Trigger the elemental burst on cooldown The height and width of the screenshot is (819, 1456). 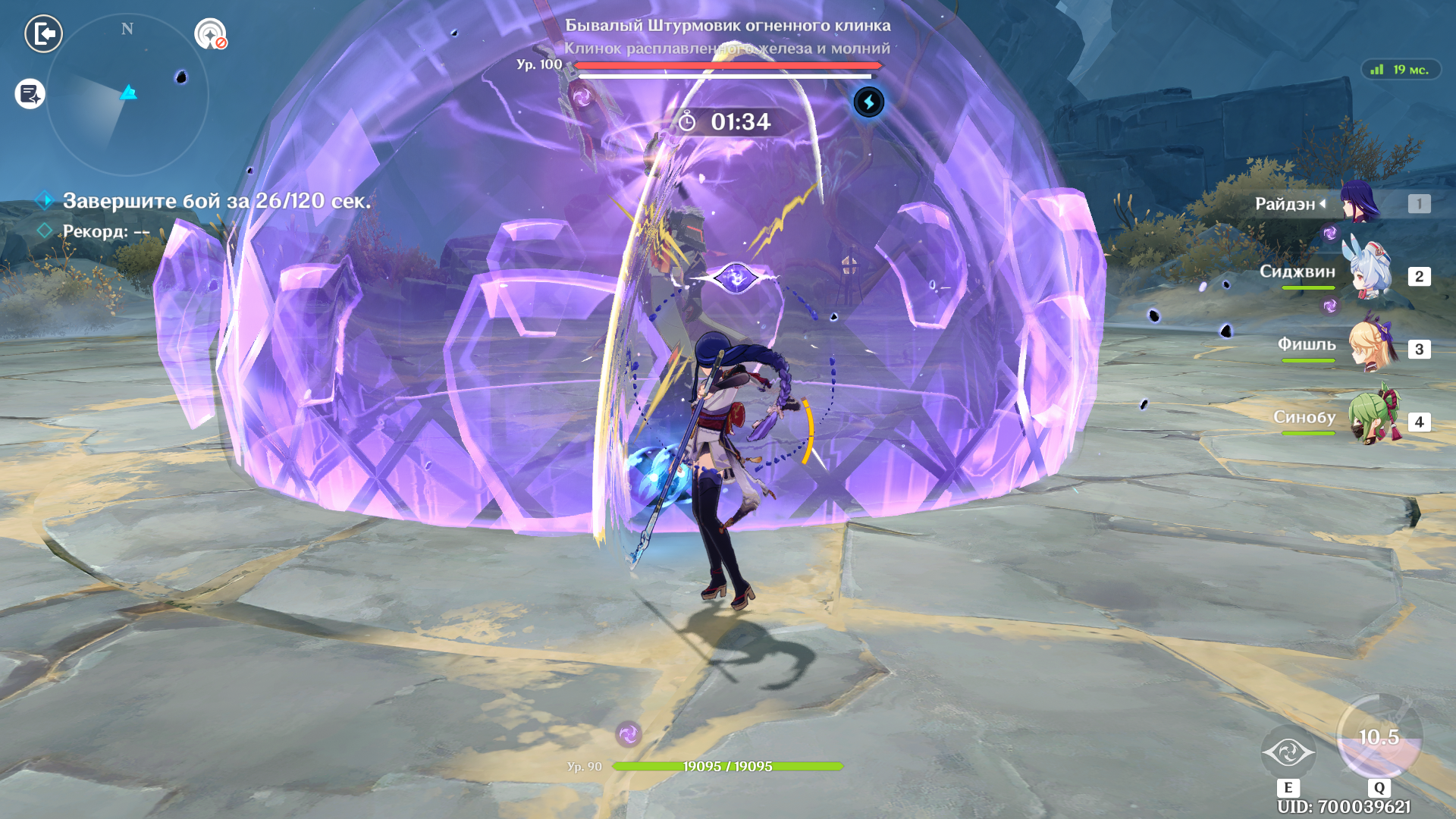coord(1379,737)
